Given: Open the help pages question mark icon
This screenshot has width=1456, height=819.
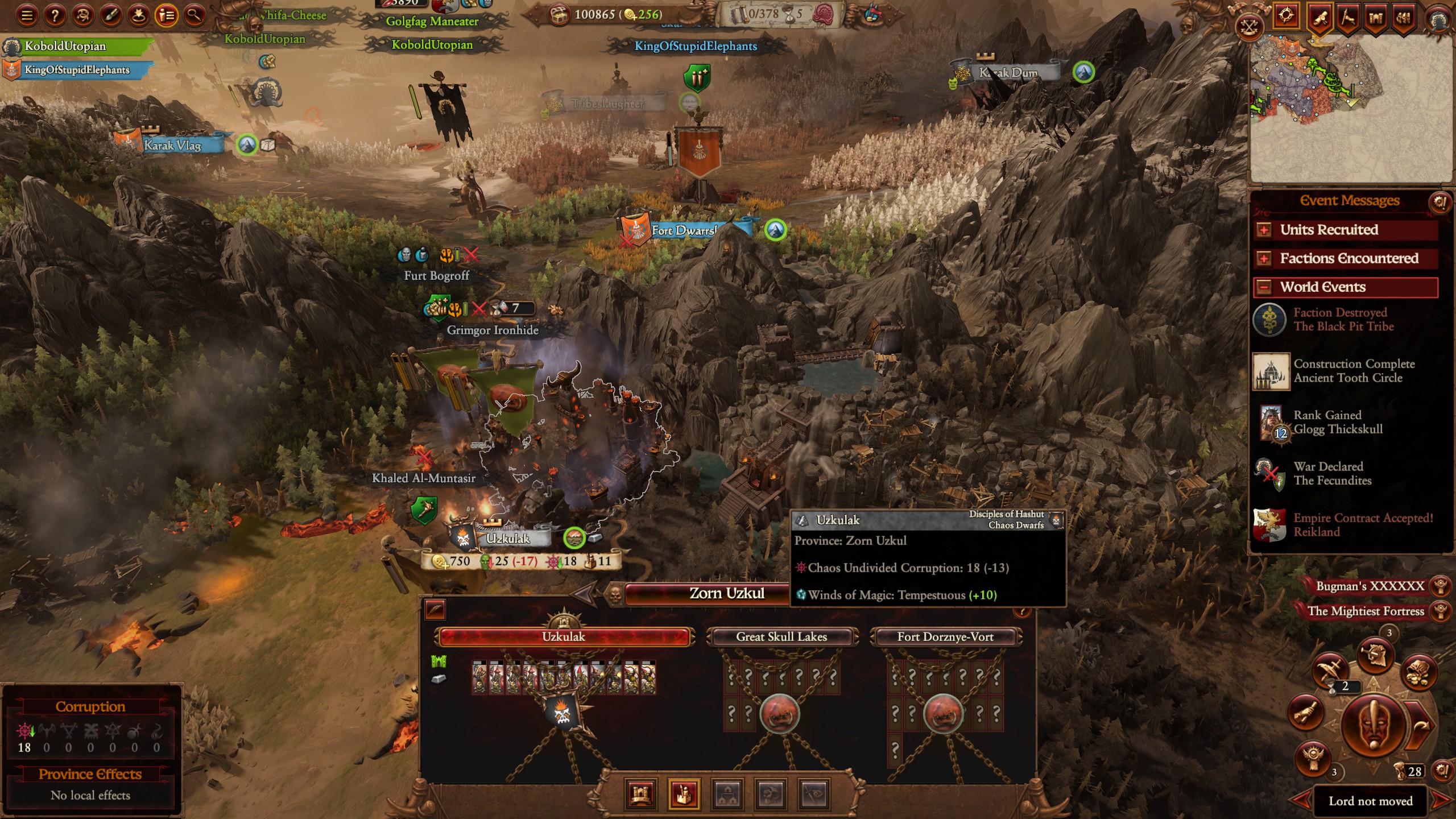Looking at the screenshot, I should [54, 15].
